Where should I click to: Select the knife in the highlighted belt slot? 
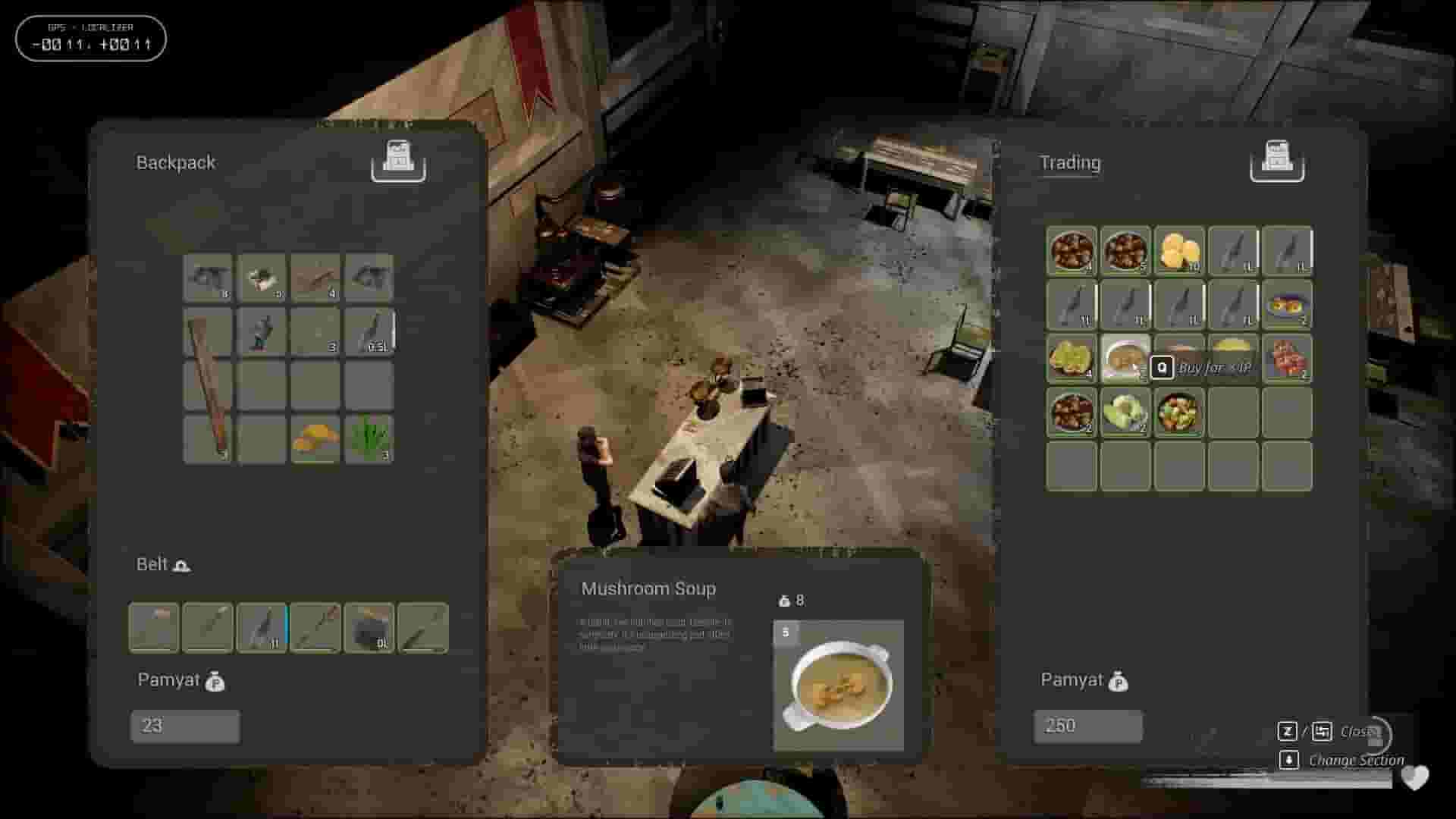(x=262, y=628)
